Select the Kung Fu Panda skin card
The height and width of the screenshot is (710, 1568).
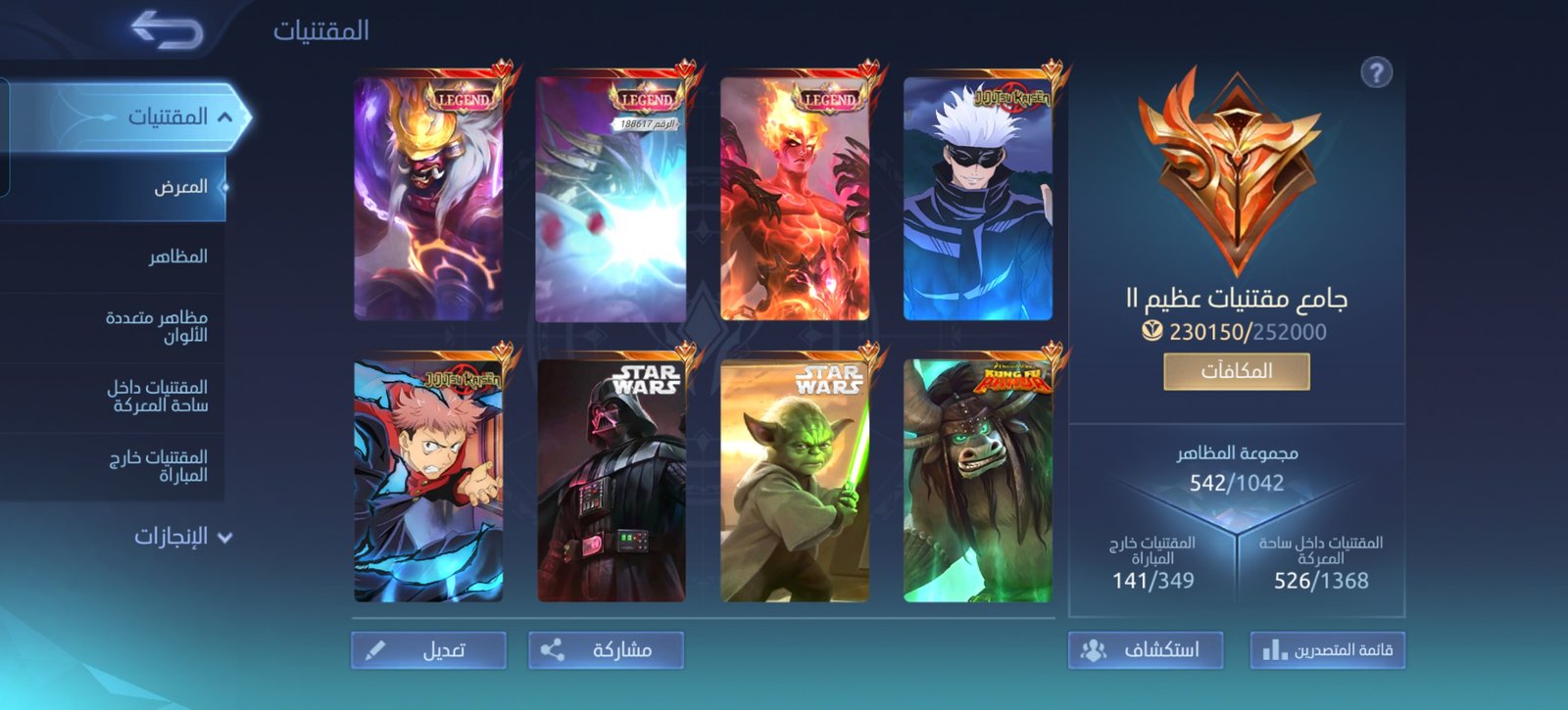(x=977, y=481)
